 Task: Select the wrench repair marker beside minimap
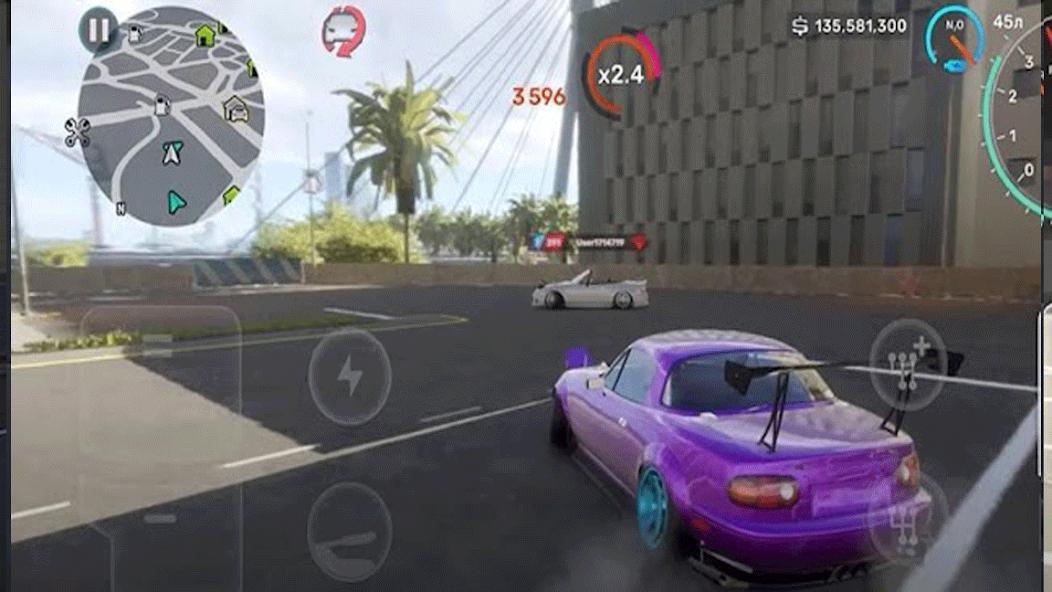[x=77, y=132]
